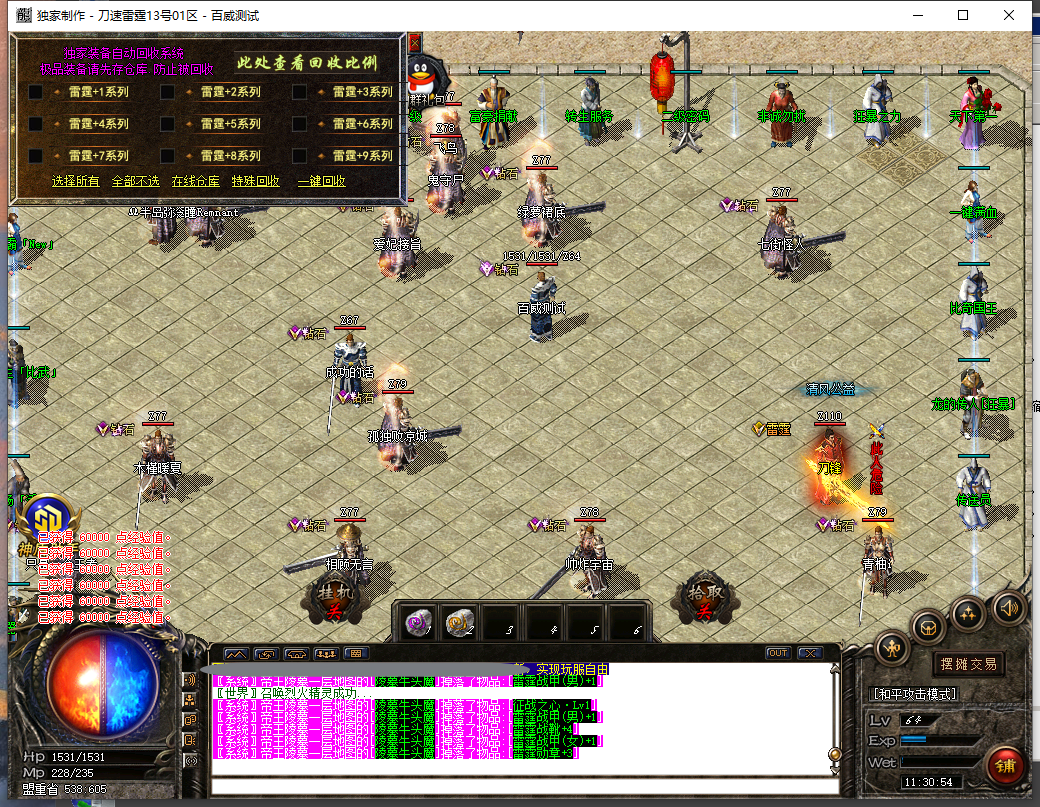Viewport: 1040px width, 807px height.
Task: Open the round red 铺 shop button
Action: point(1003,766)
